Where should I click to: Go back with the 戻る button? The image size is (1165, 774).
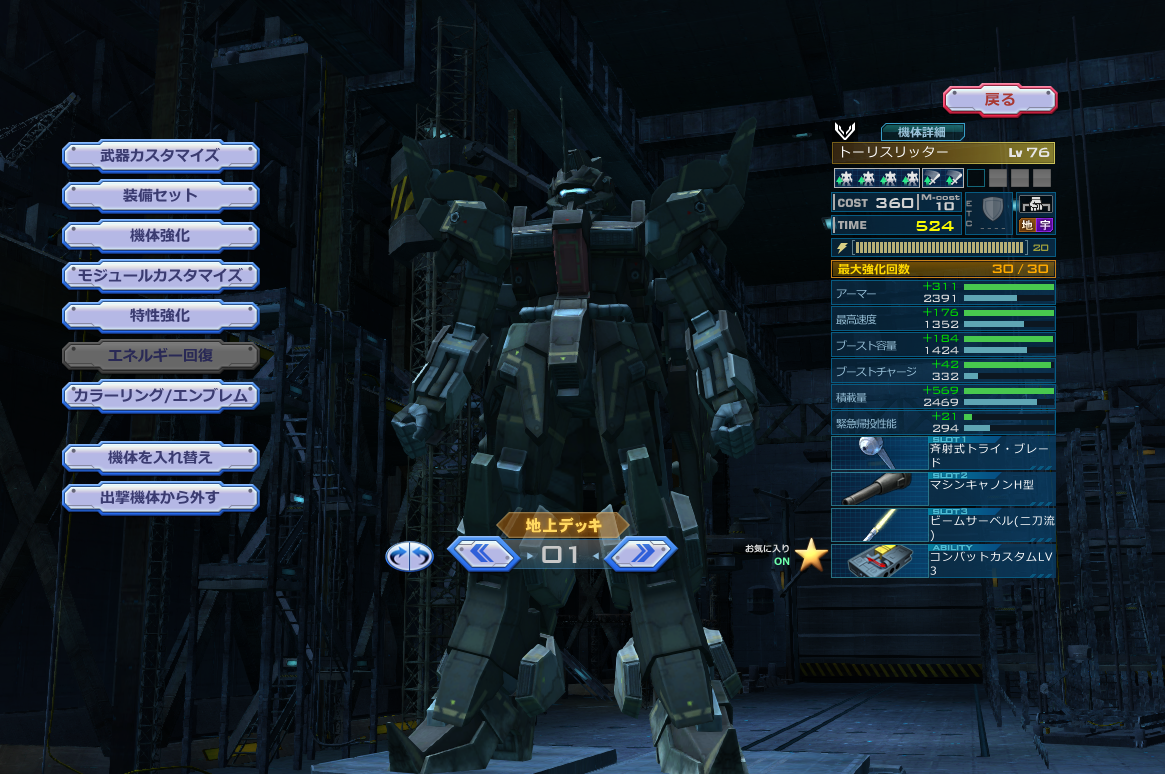click(1000, 99)
